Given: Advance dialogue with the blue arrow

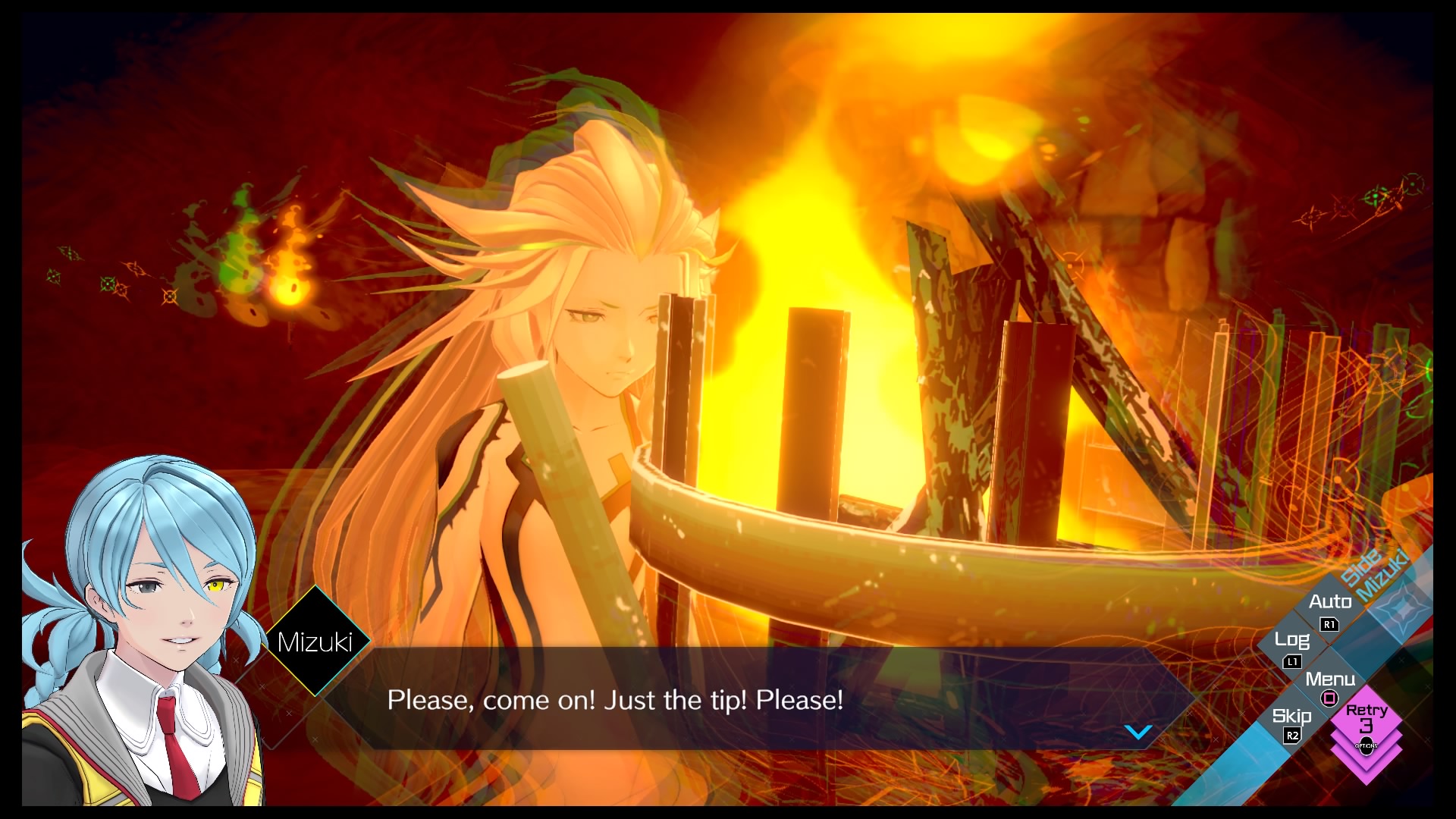Looking at the screenshot, I should (1137, 732).
